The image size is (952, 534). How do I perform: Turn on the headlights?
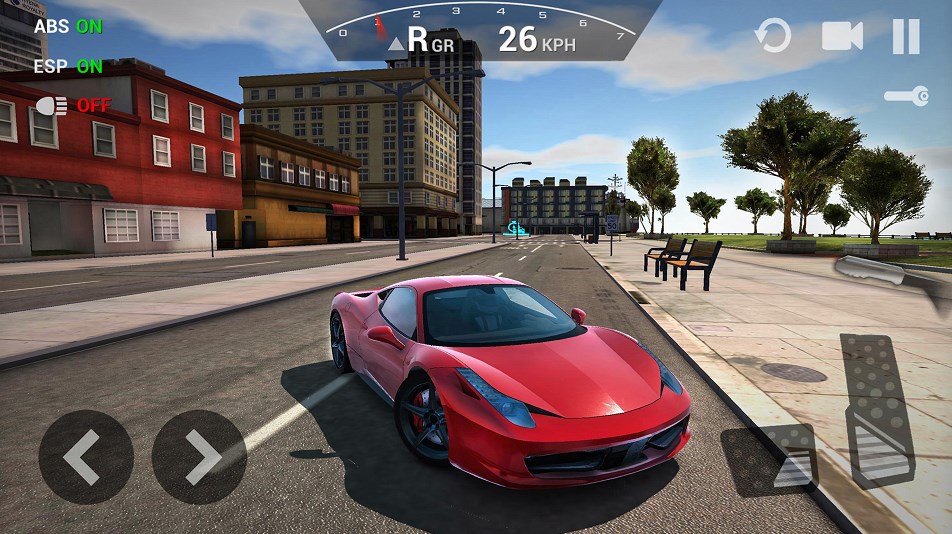(x=73, y=105)
